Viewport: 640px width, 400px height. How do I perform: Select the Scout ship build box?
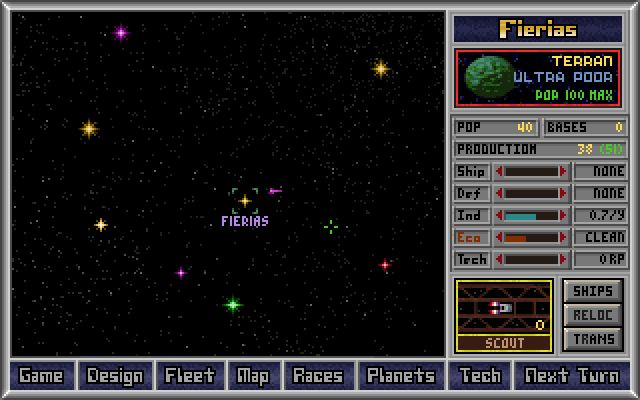(x=503, y=315)
